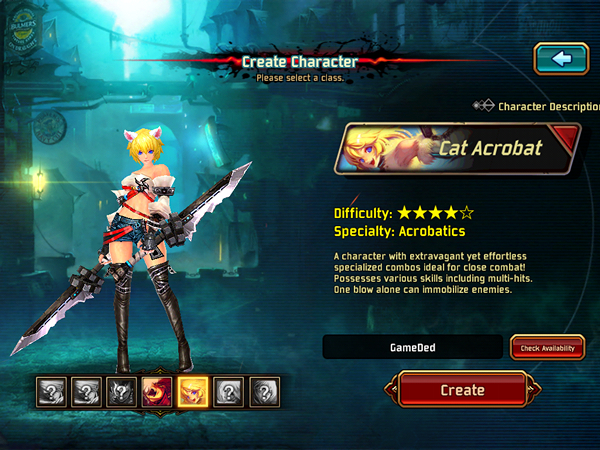The height and width of the screenshot is (450, 600).
Task: Create the Cat Acrobat character
Action: click(x=462, y=390)
